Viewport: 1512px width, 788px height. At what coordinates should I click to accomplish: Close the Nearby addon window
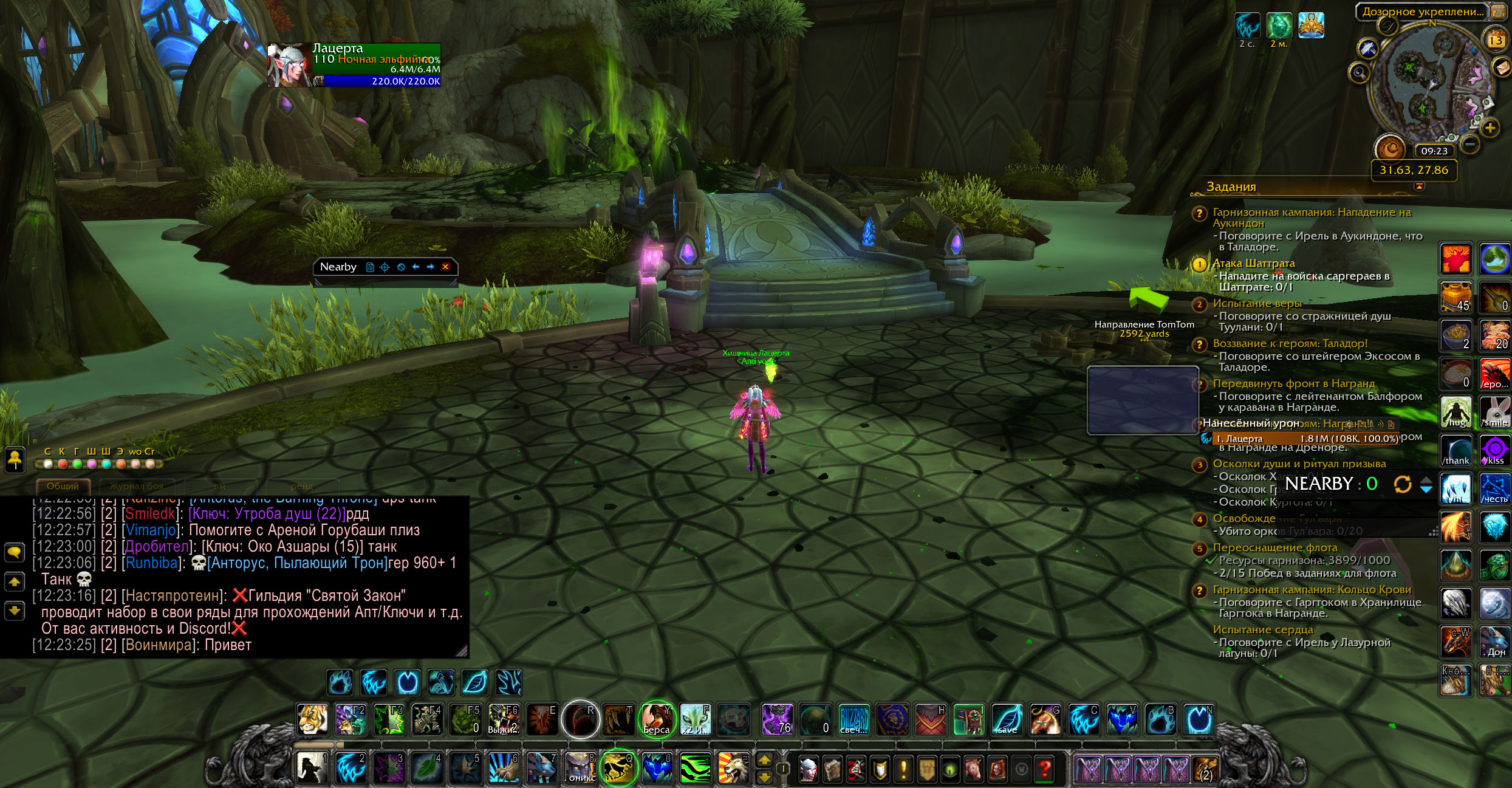(x=445, y=267)
